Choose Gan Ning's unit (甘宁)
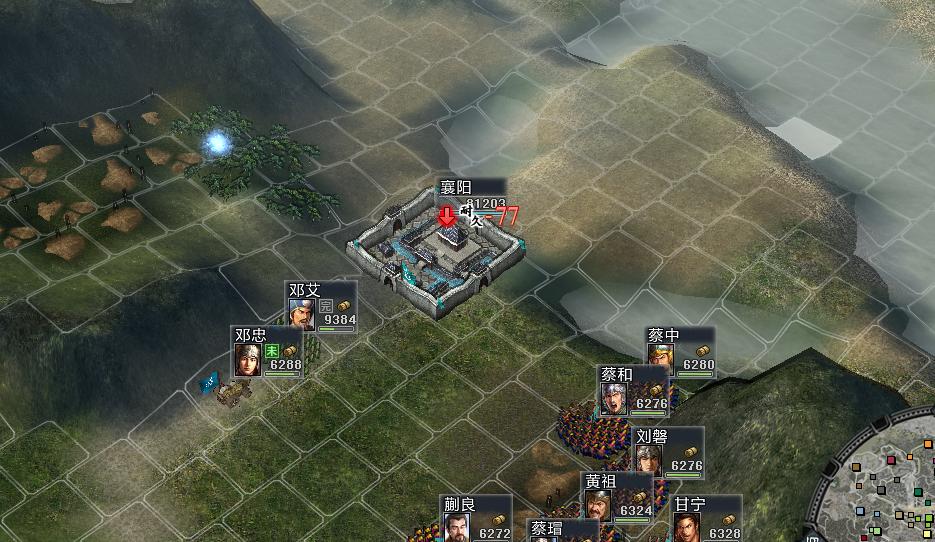 687,525
